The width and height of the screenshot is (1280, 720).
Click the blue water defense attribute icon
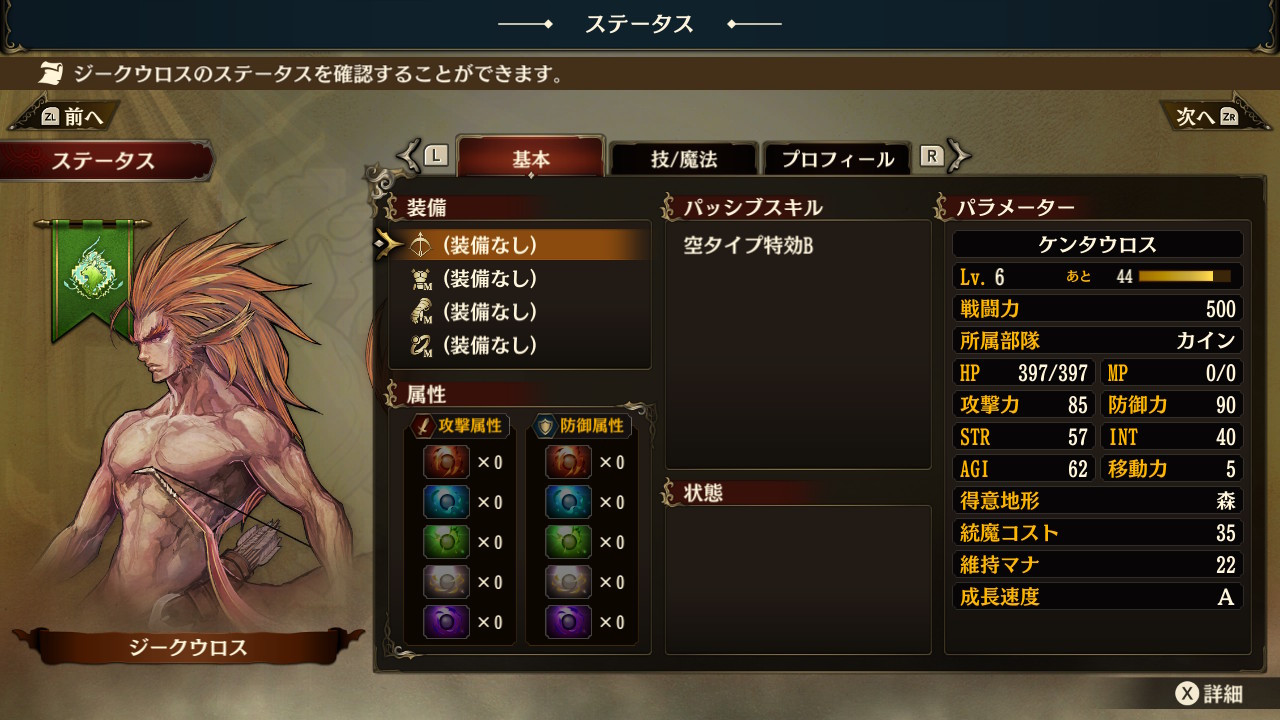click(x=568, y=502)
